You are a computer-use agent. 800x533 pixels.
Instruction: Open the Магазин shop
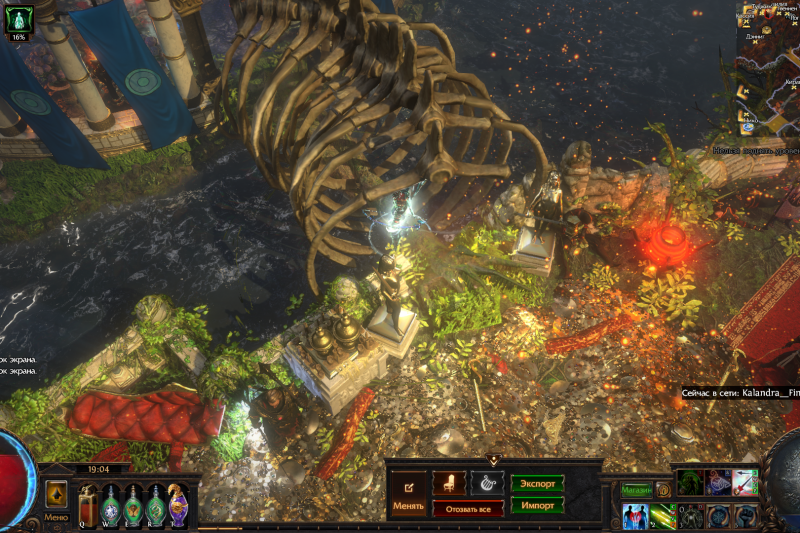636,490
